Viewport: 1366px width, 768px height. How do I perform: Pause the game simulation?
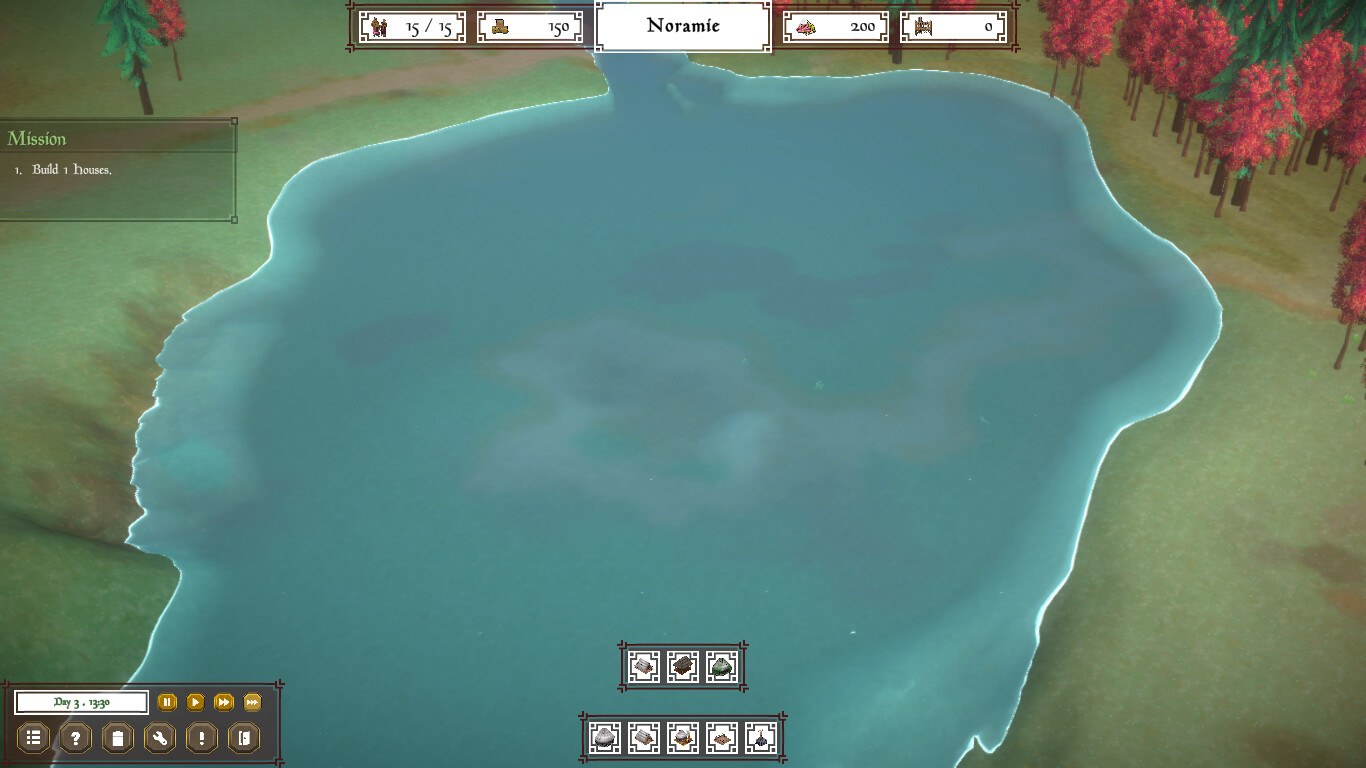167,703
